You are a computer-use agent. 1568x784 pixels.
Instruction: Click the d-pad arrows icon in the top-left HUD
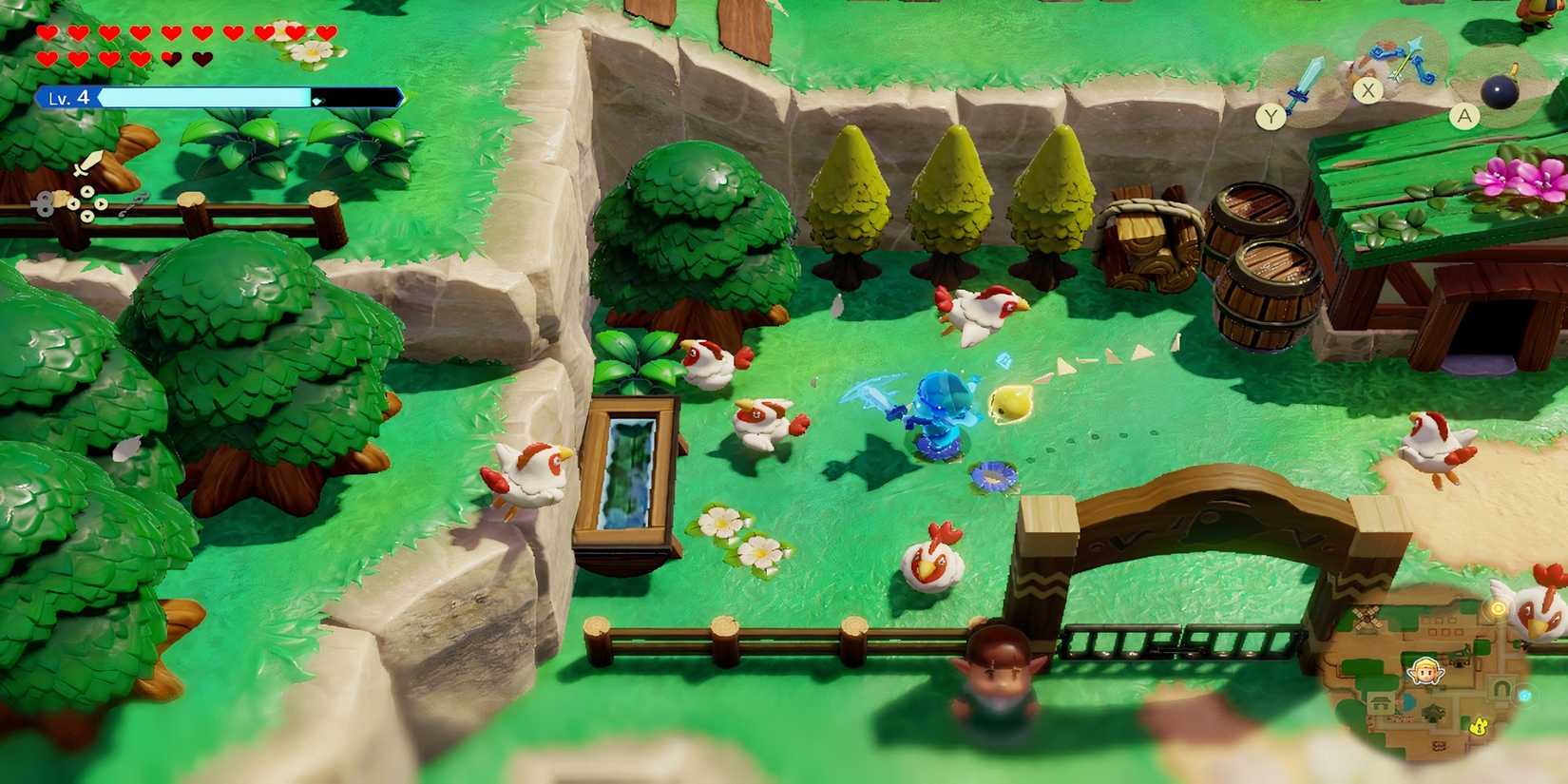click(x=86, y=204)
